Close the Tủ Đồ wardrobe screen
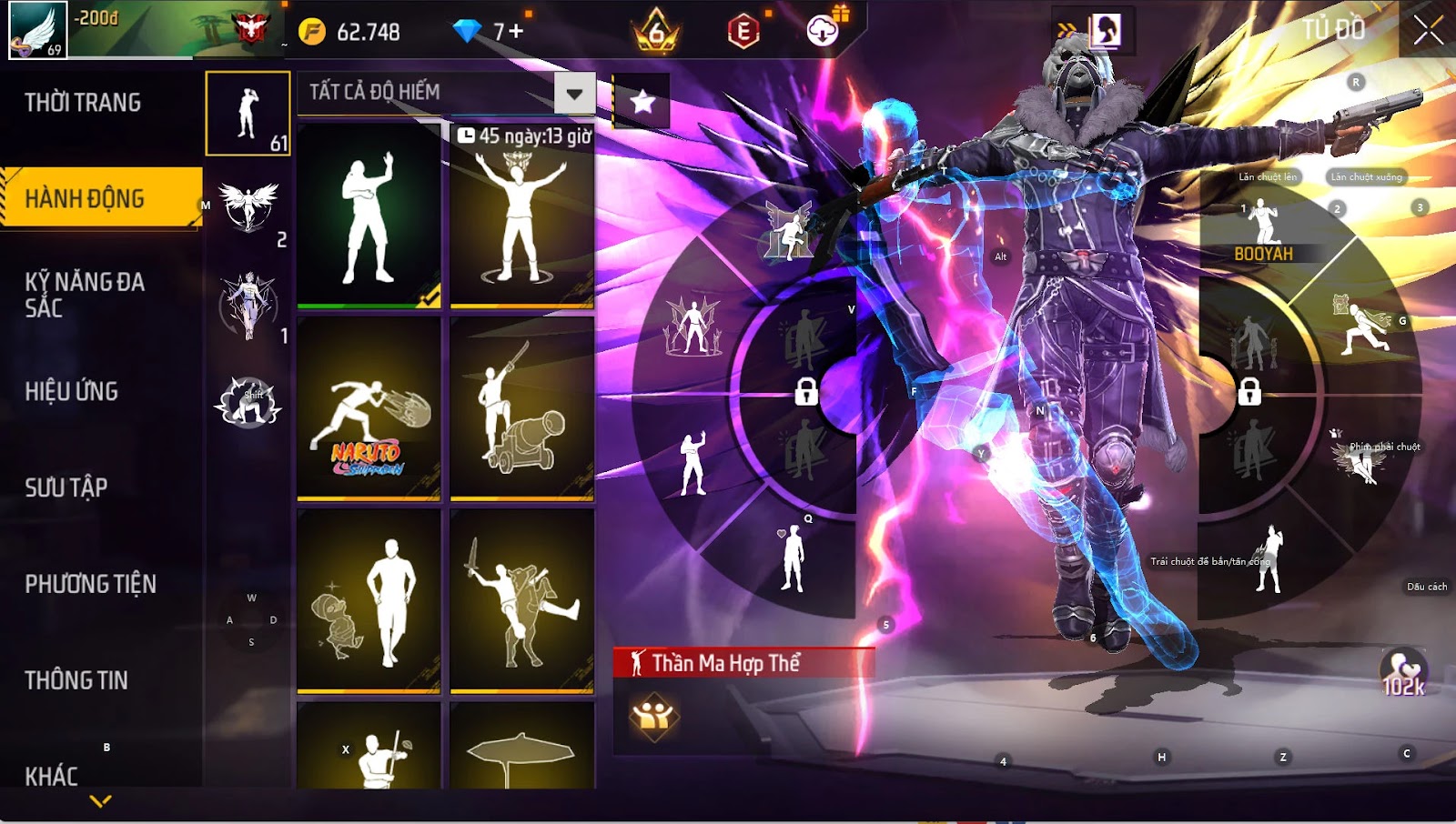The width and height of the screenshot is (1456, 824). click(x=1428, y=30)
